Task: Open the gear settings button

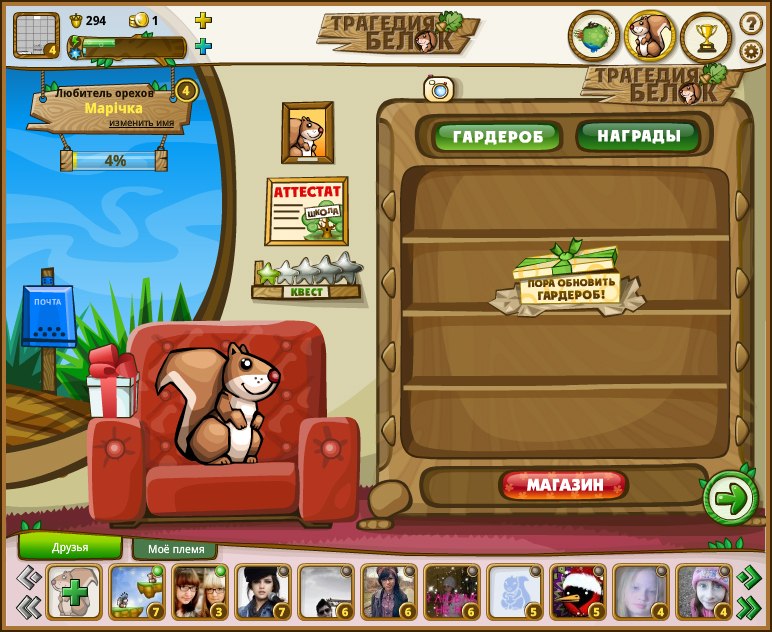Action: (751, 51)
